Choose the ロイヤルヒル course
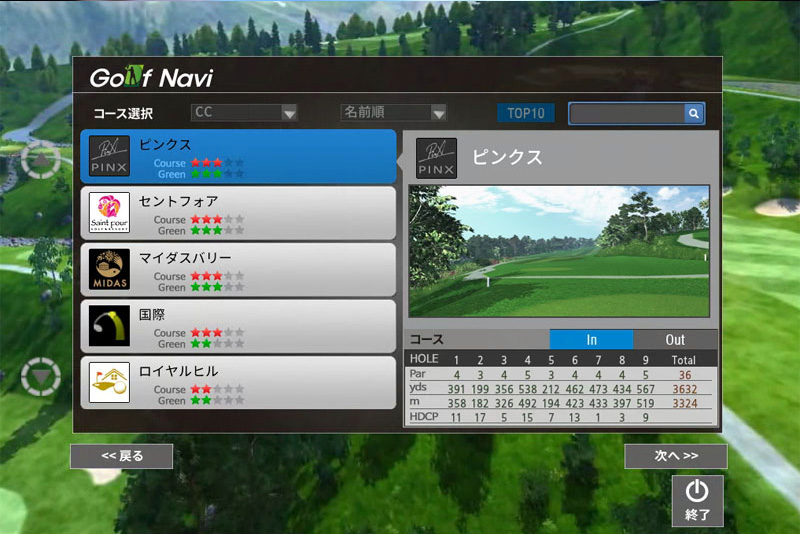Image resolution: width=800 pixels, height=534 pixels. [x=238, y=382]
